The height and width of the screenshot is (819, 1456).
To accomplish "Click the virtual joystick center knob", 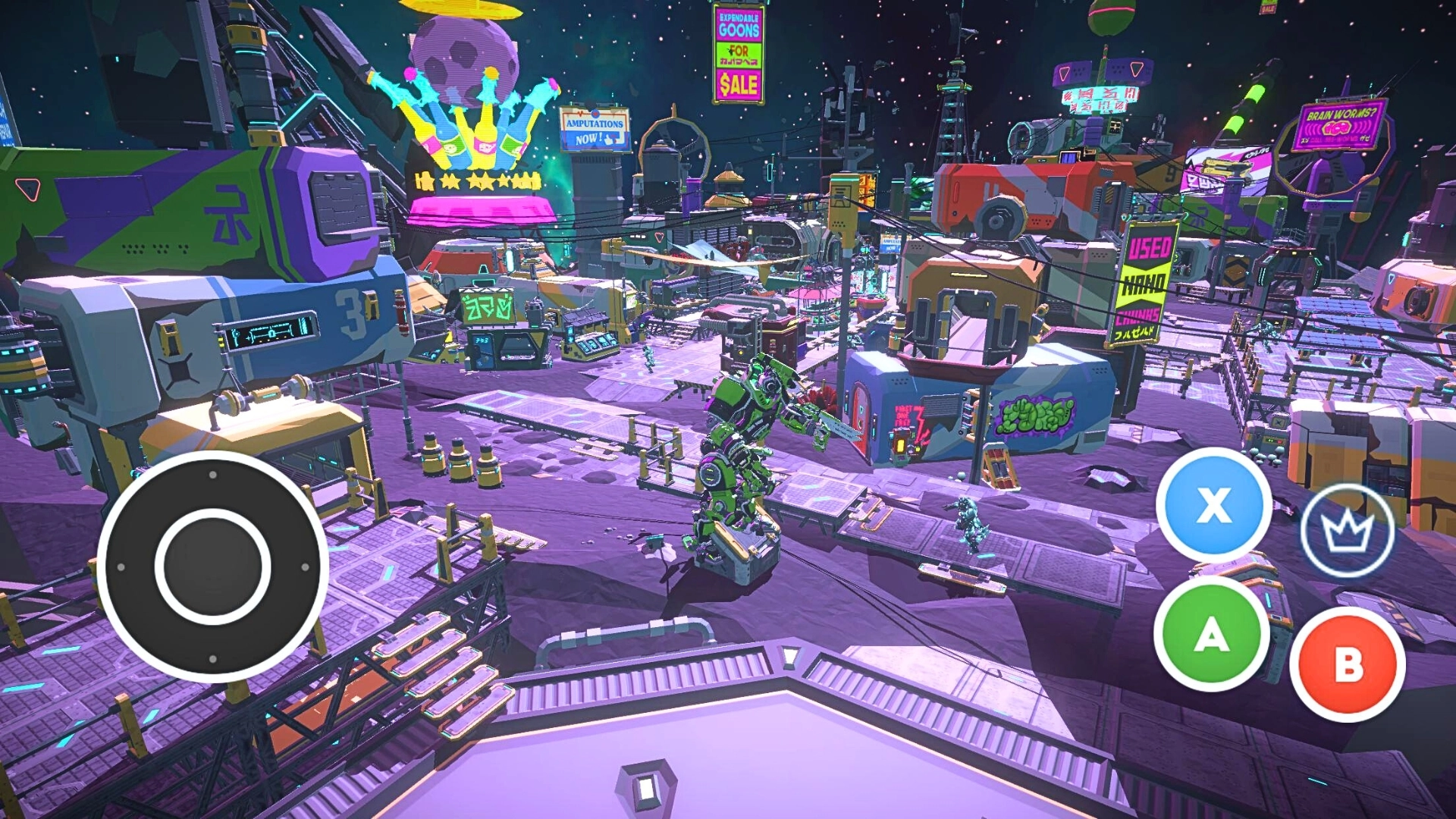I will (x=212, y=566).
